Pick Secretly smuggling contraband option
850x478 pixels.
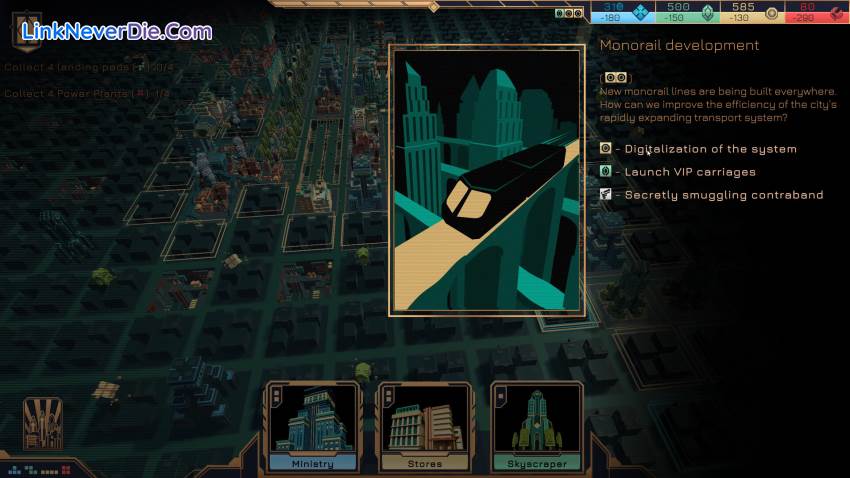pyautogui.click(x=723, y=195)
